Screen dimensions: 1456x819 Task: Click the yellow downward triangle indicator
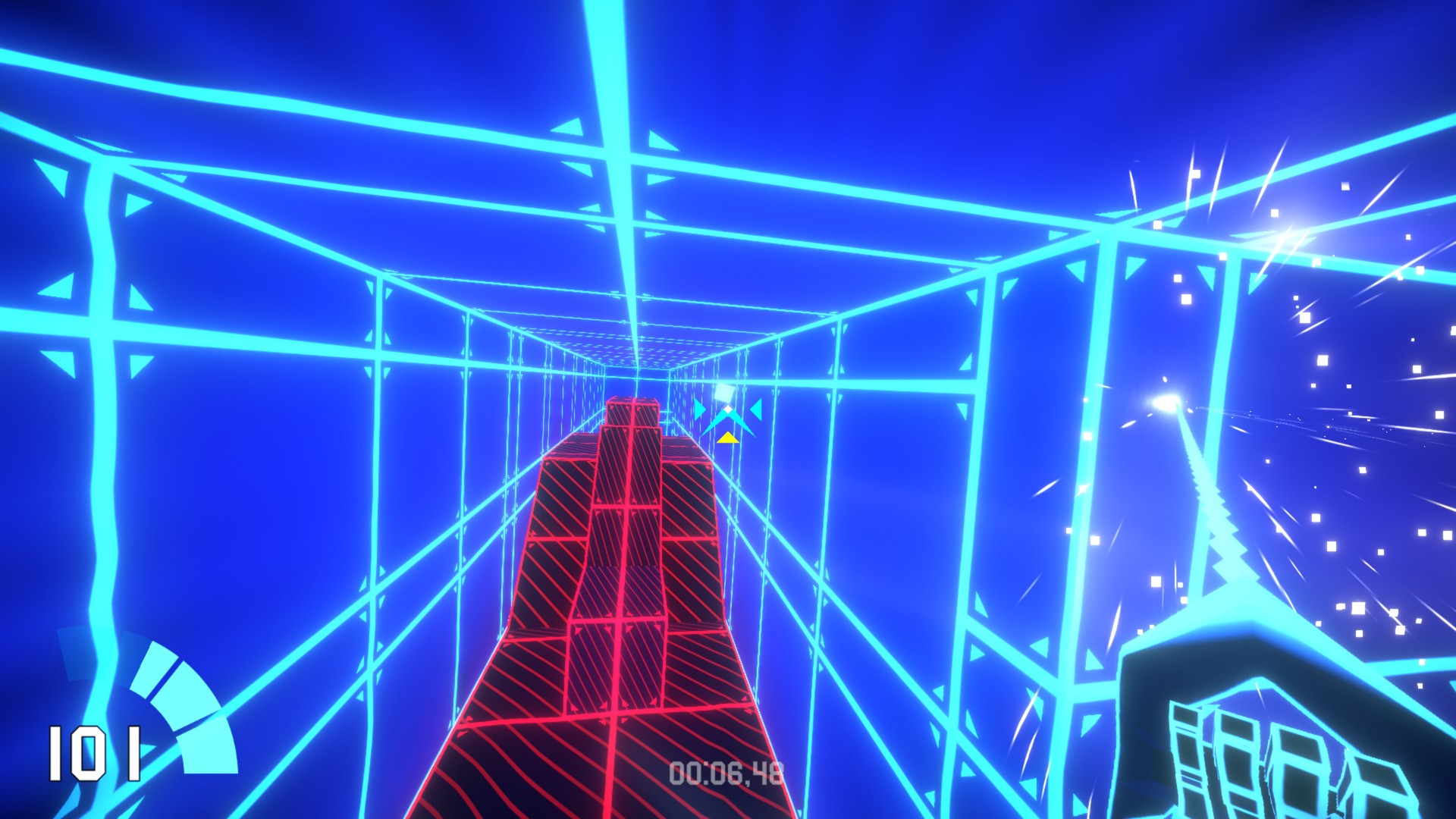pos(728,438)
